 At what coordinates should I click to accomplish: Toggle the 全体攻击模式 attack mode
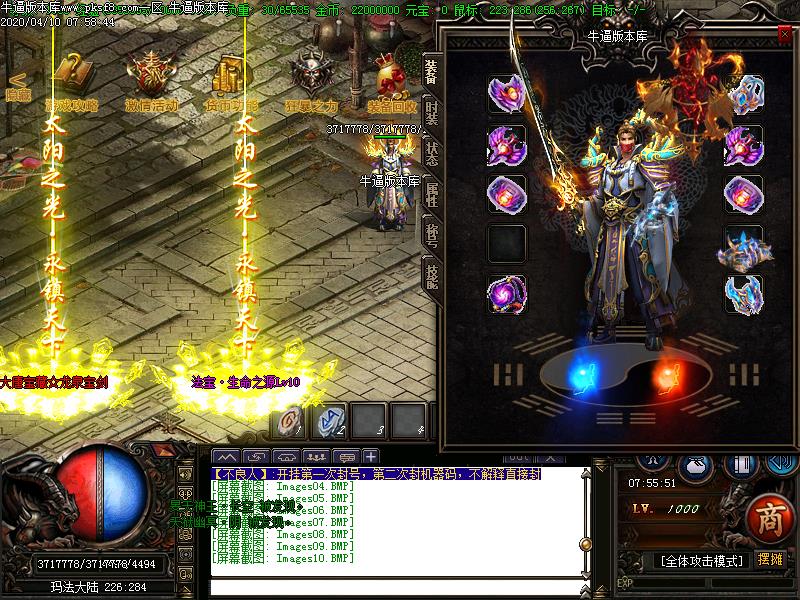point(701,561)
